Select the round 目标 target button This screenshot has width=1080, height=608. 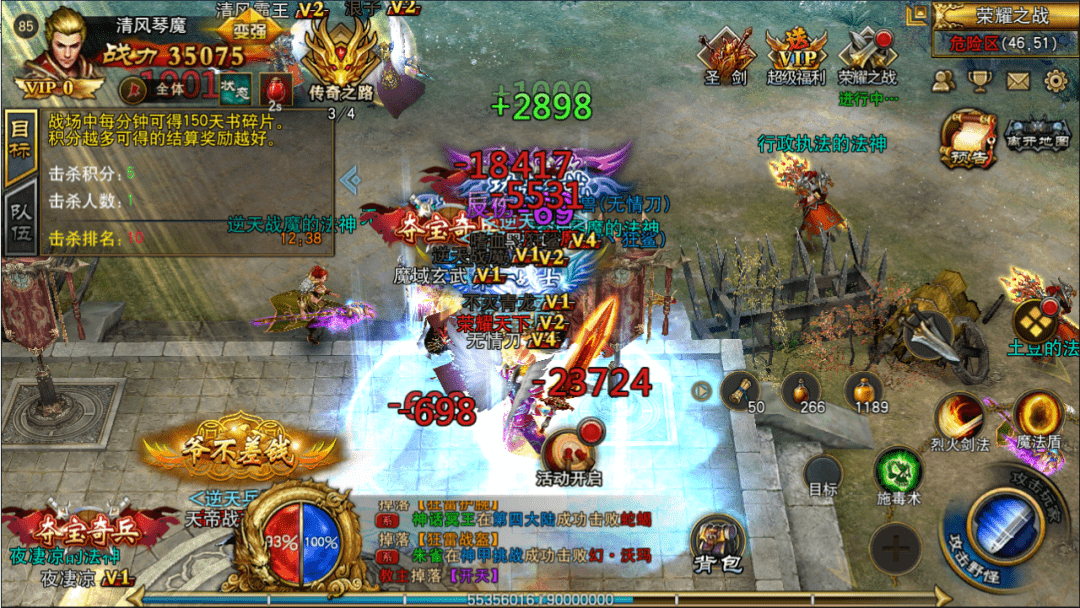pos(823,474)
